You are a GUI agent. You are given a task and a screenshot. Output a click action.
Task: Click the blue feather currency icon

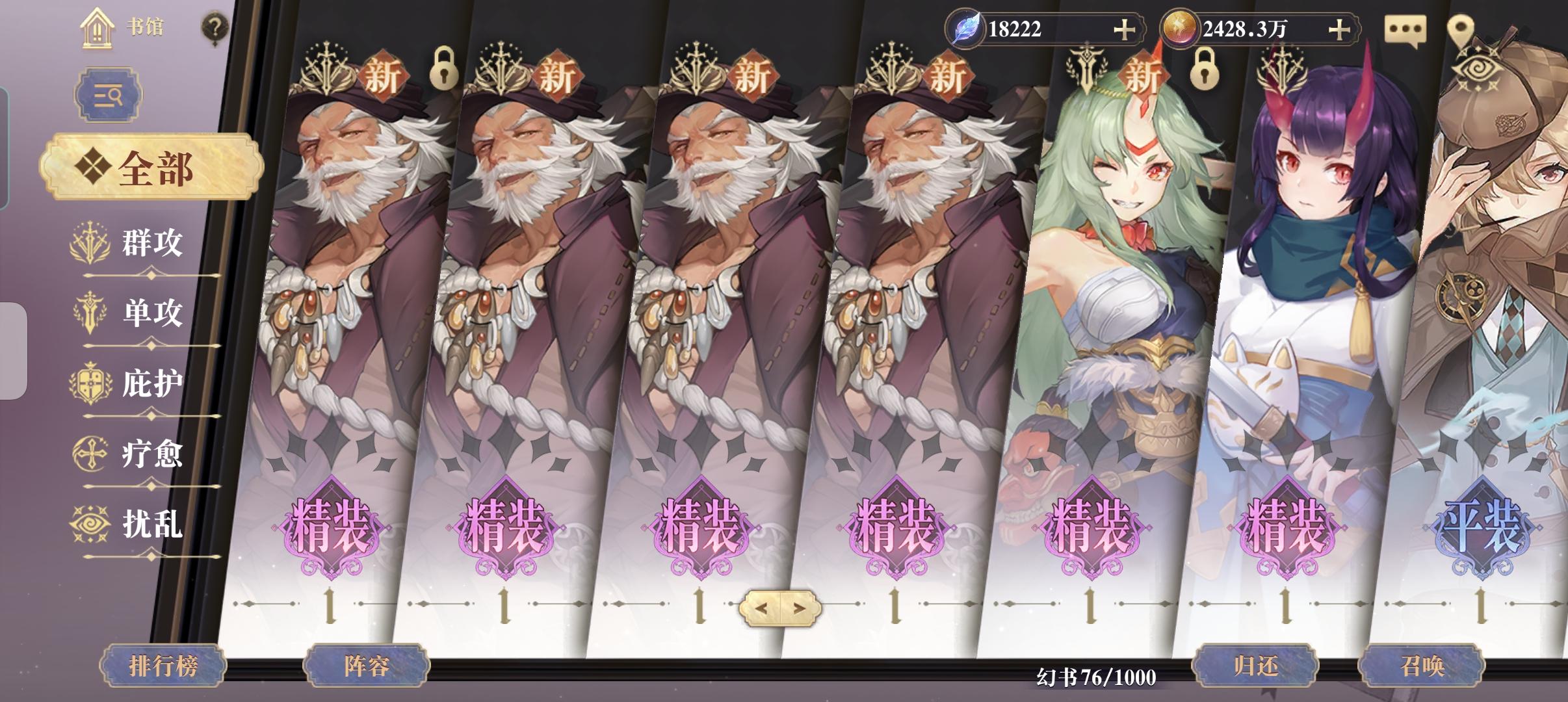click(x=967, y=27)
